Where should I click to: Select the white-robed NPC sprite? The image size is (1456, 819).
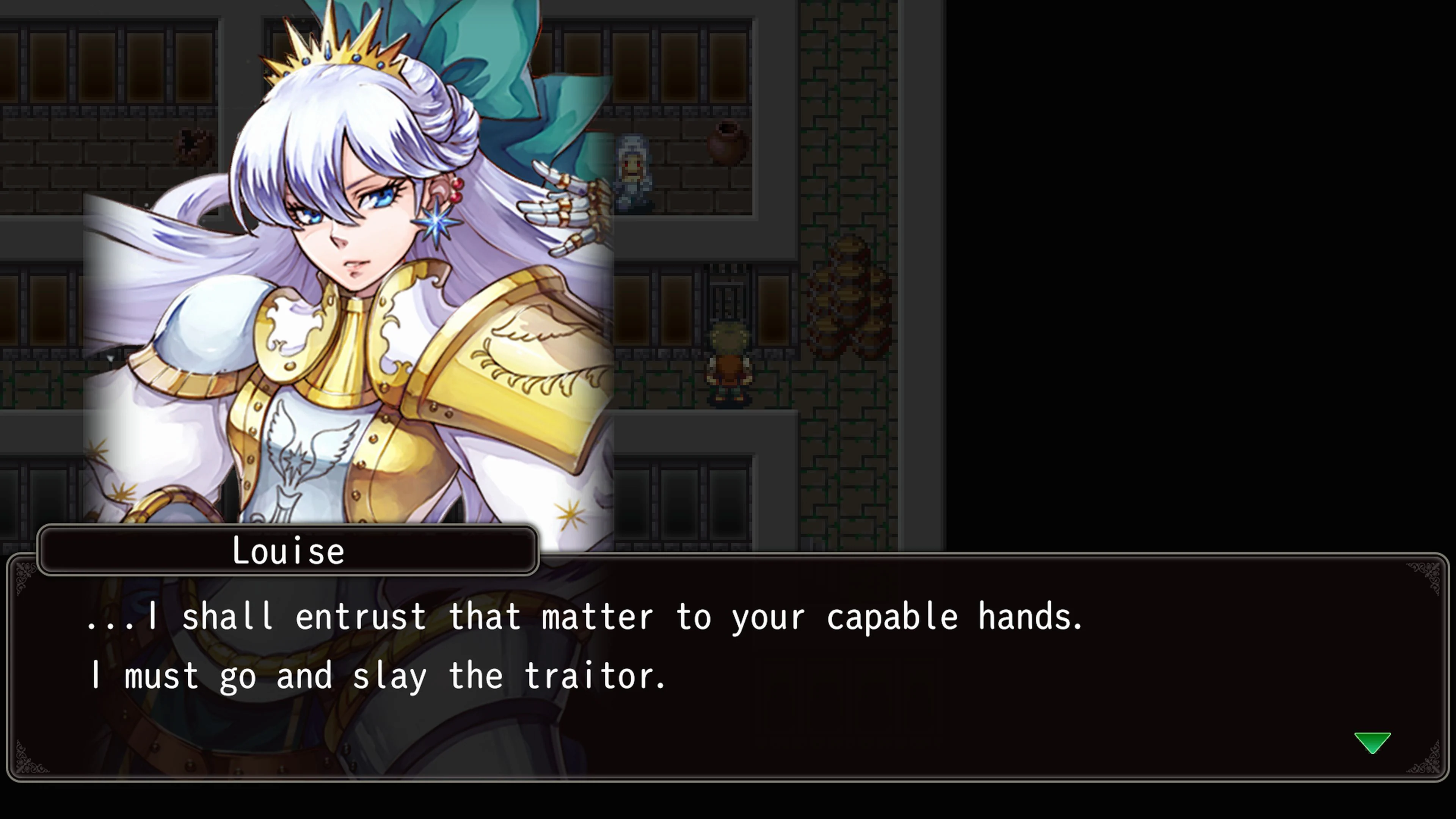(631, 169)
